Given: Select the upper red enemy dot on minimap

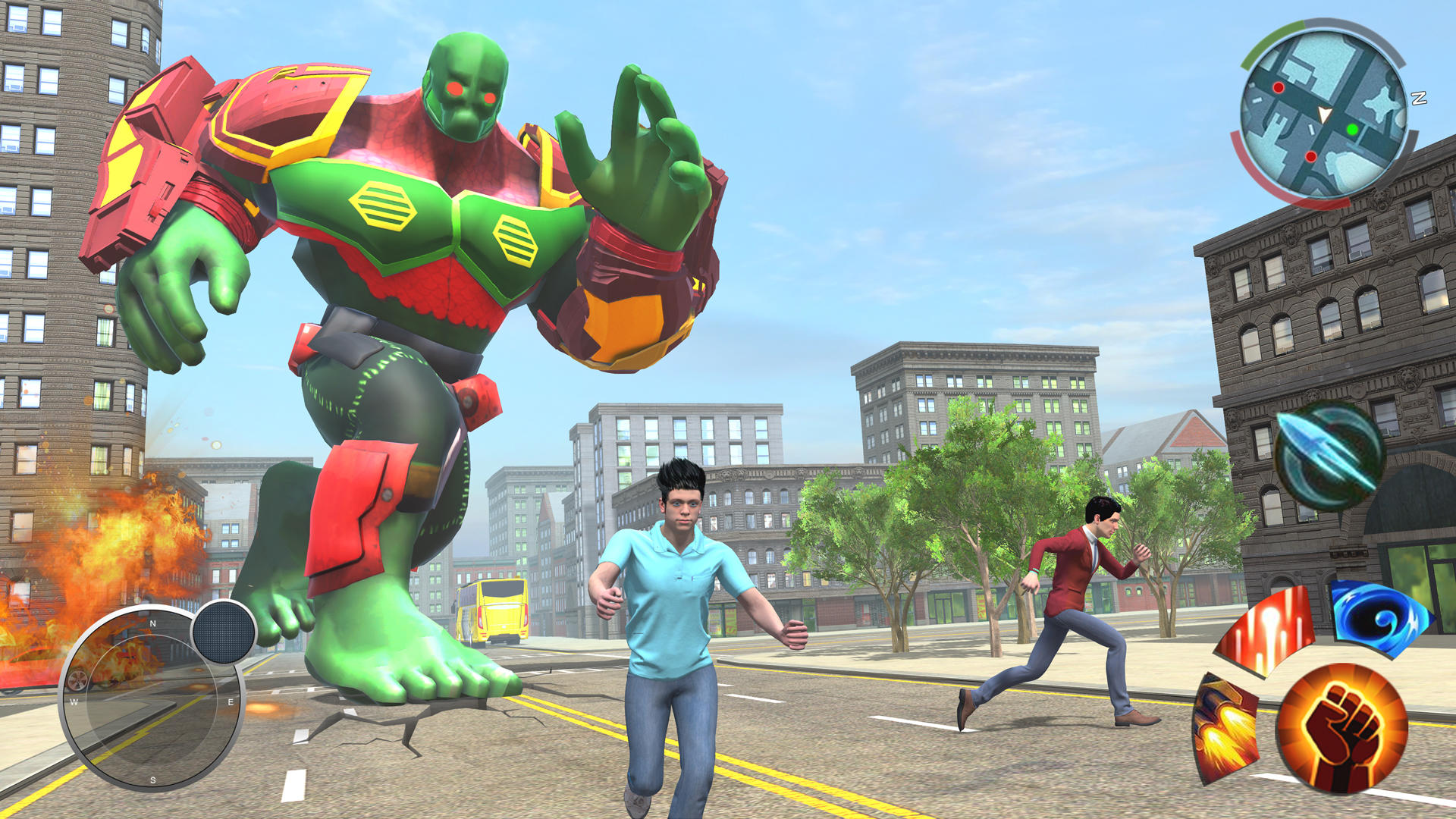Looking at the screenshot, I should 1279,88.
